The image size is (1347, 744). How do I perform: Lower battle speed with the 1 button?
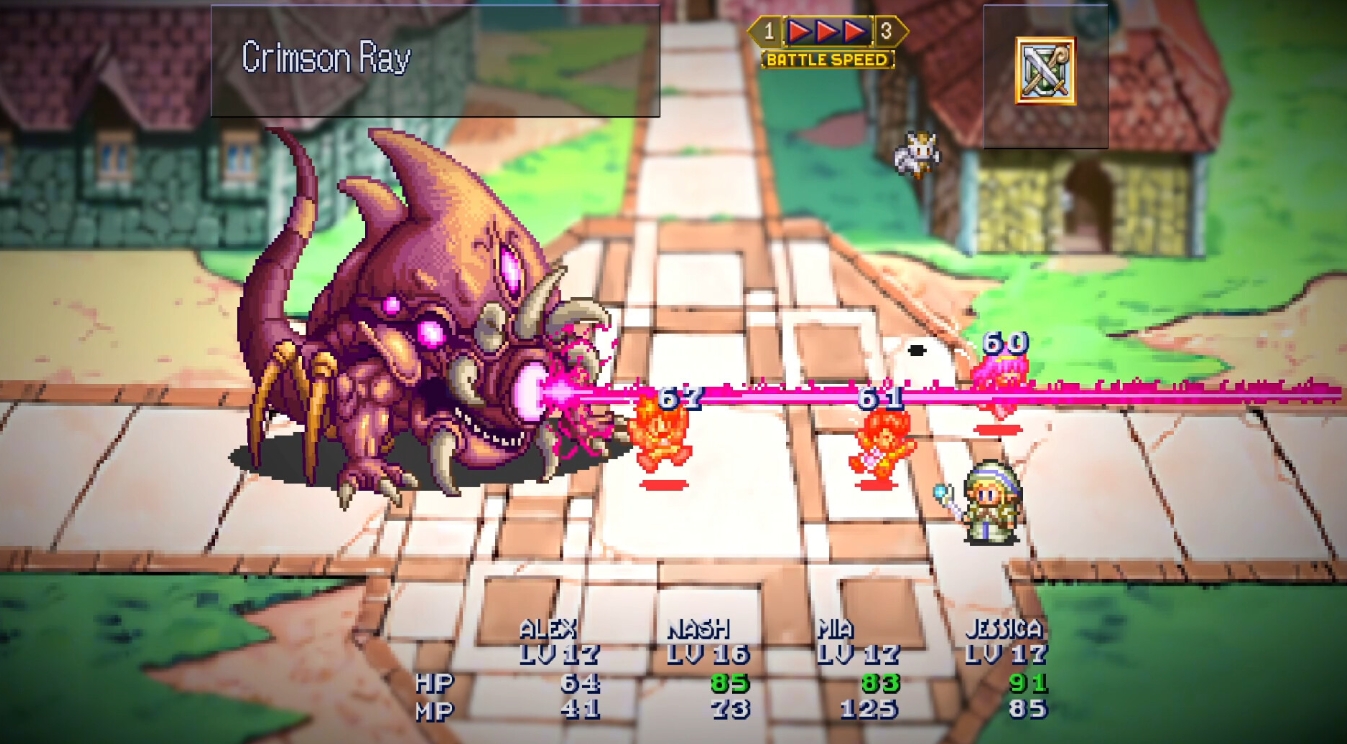click(768, 31)
